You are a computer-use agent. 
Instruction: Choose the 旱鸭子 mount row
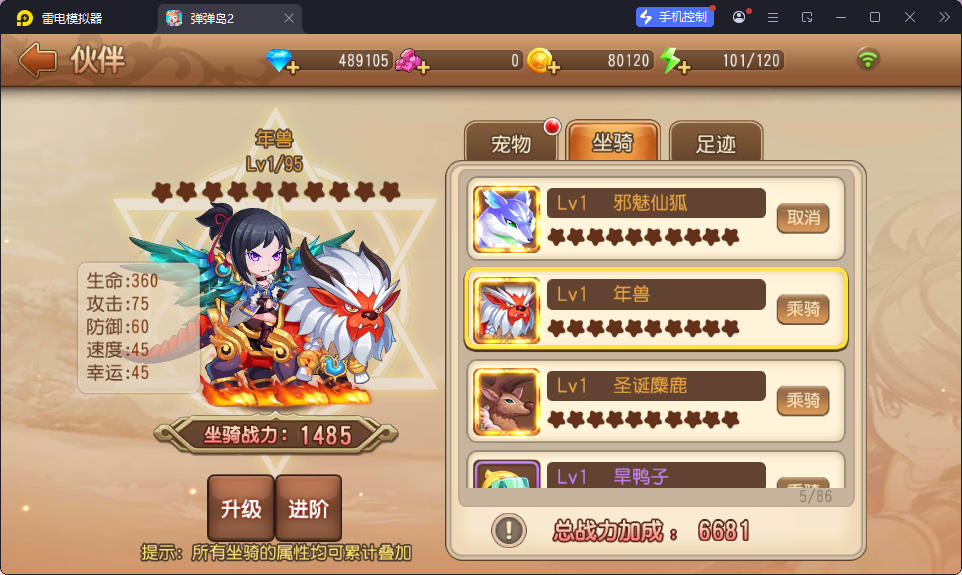point(655,475)
